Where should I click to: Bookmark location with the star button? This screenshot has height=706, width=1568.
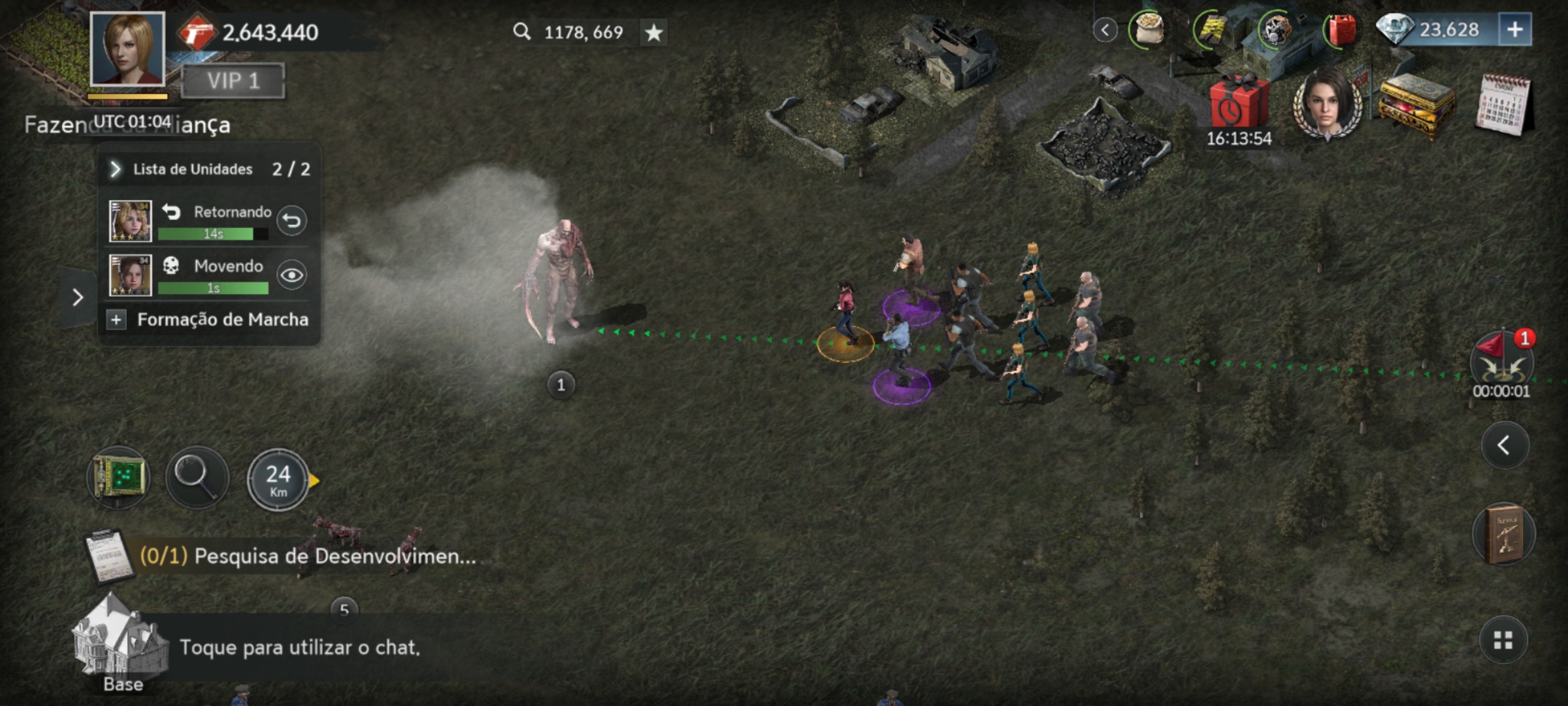[653, 32]
